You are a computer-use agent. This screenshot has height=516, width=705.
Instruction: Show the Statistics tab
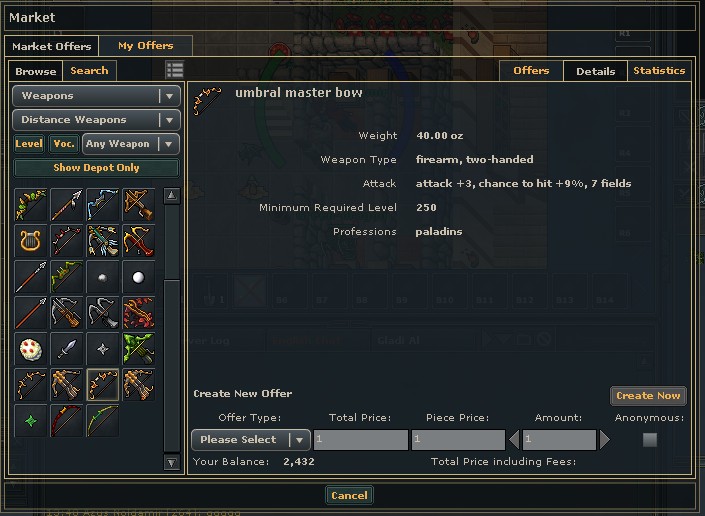[x=659, y=71]
